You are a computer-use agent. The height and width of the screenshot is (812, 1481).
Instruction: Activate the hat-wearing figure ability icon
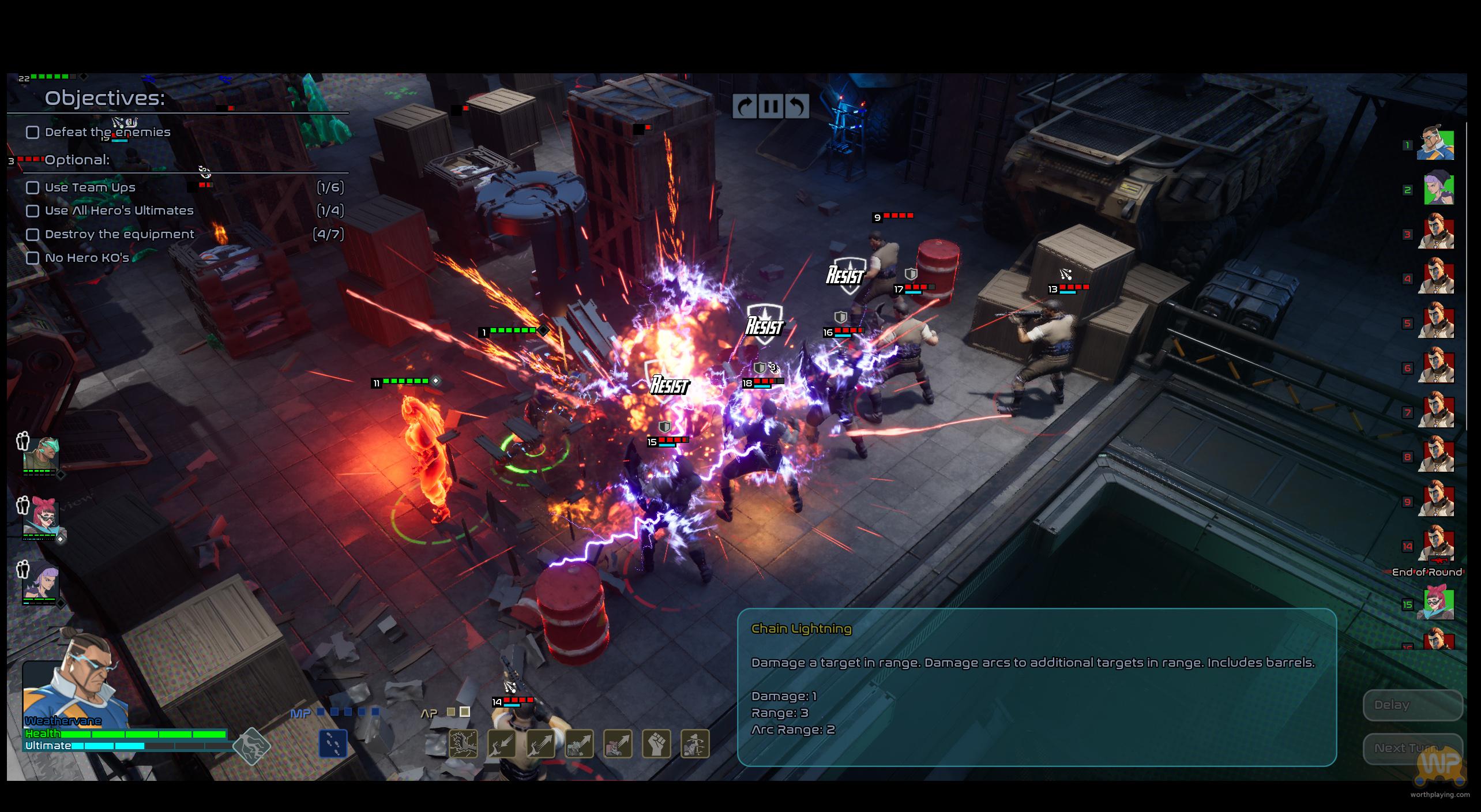point(695,743)
